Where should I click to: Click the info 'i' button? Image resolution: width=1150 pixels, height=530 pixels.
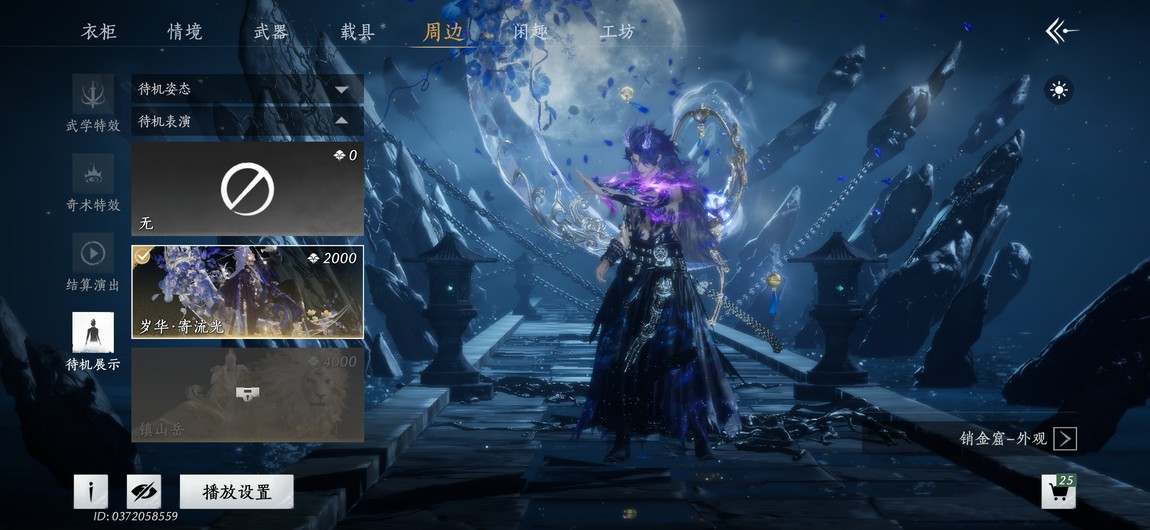(91, 491)
